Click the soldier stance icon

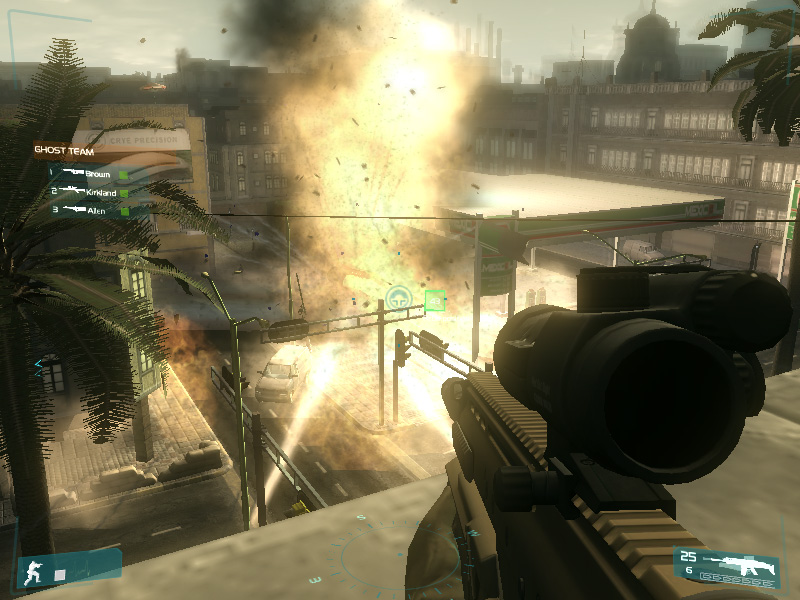34,573
